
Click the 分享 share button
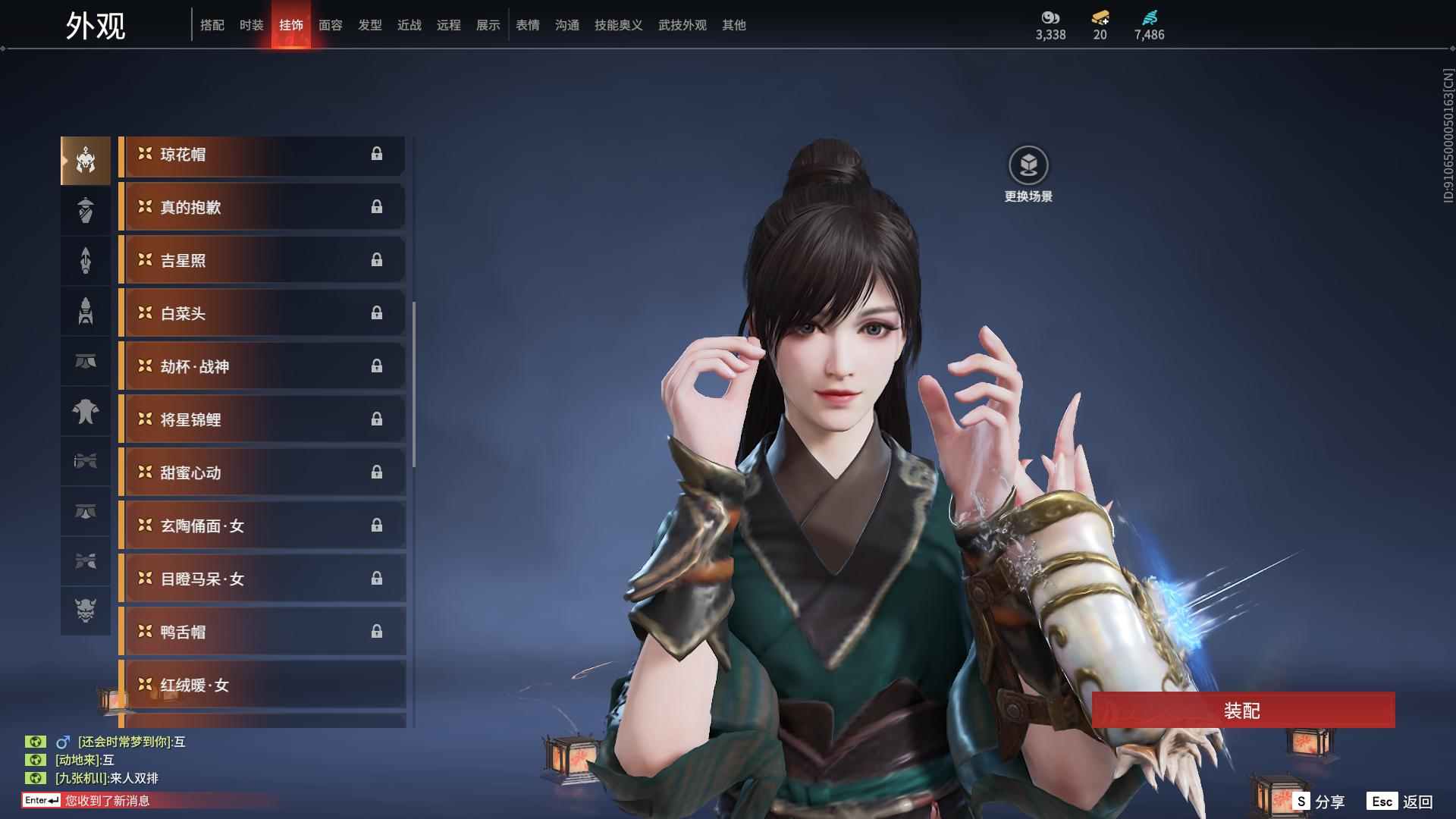coord(1320,802)
